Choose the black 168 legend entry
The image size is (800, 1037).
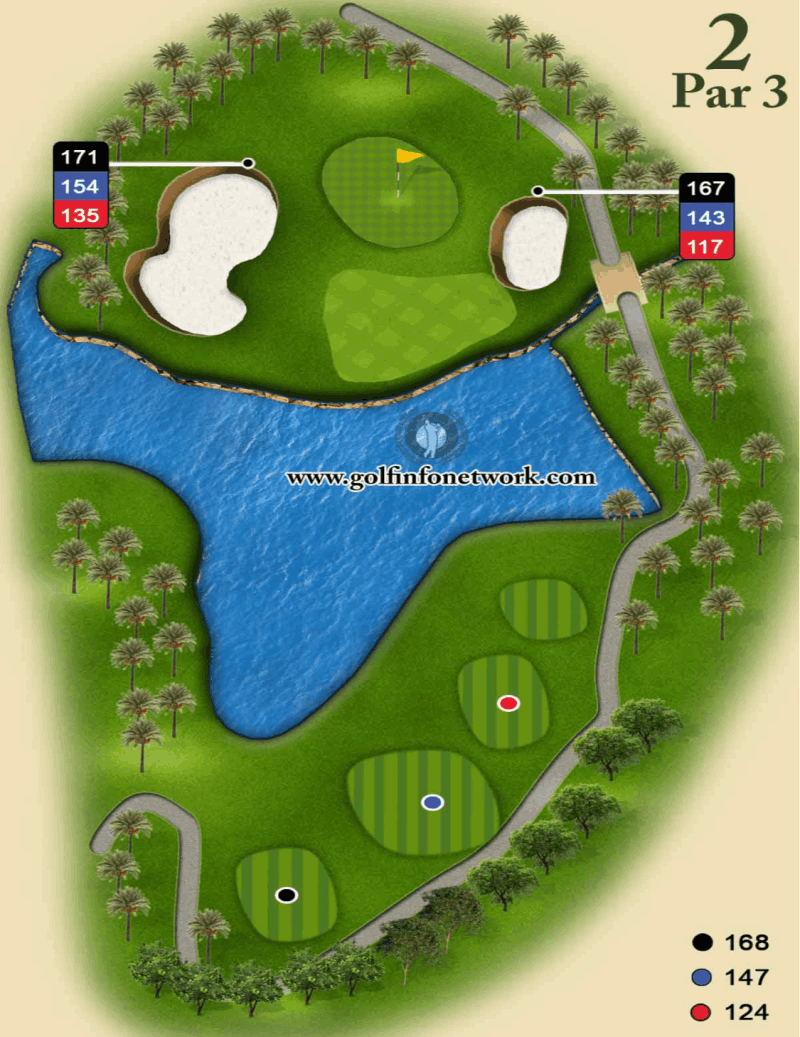[732, 942]
